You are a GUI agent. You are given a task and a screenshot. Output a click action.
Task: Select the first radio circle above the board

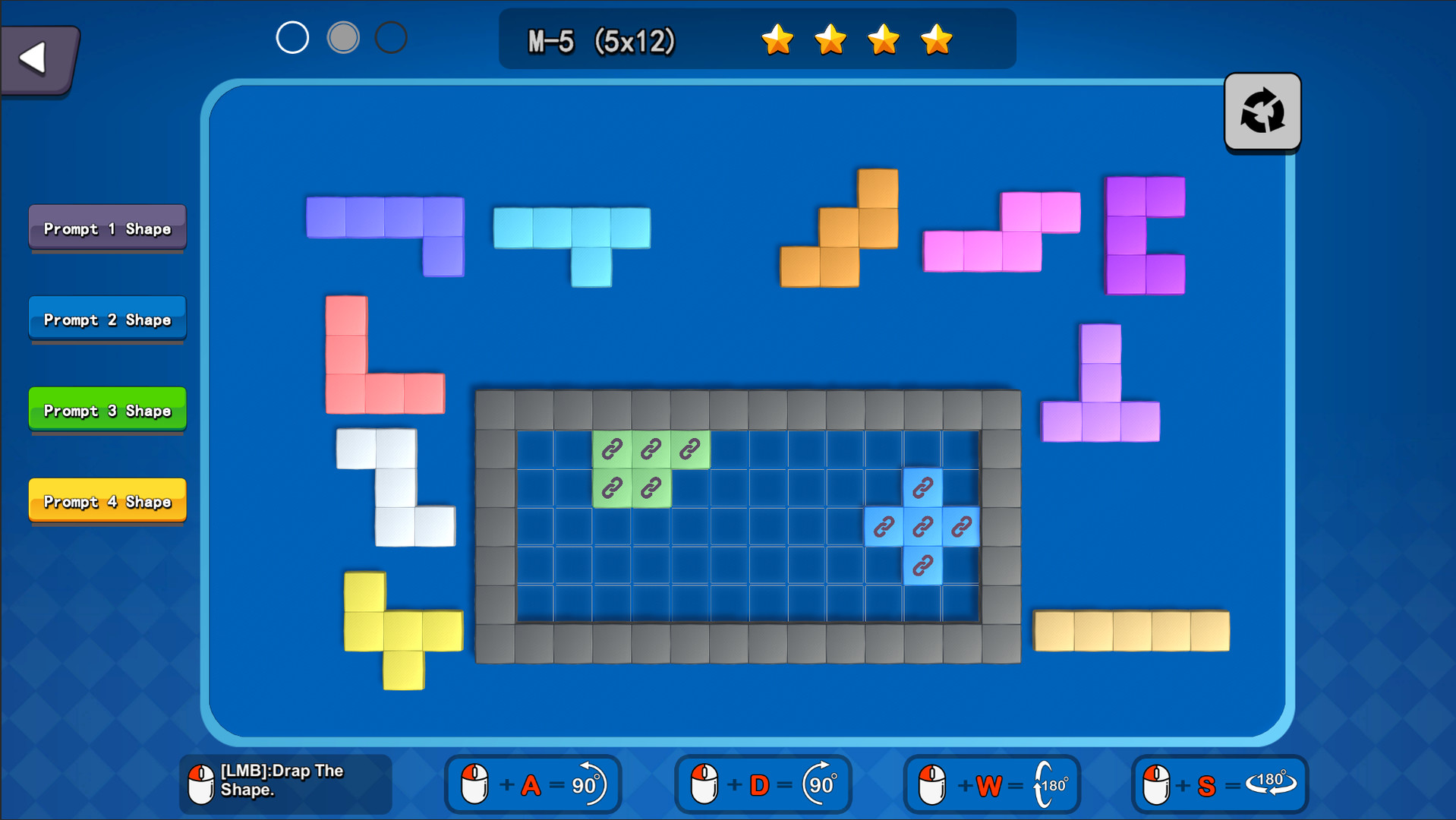tap(292, 36)
